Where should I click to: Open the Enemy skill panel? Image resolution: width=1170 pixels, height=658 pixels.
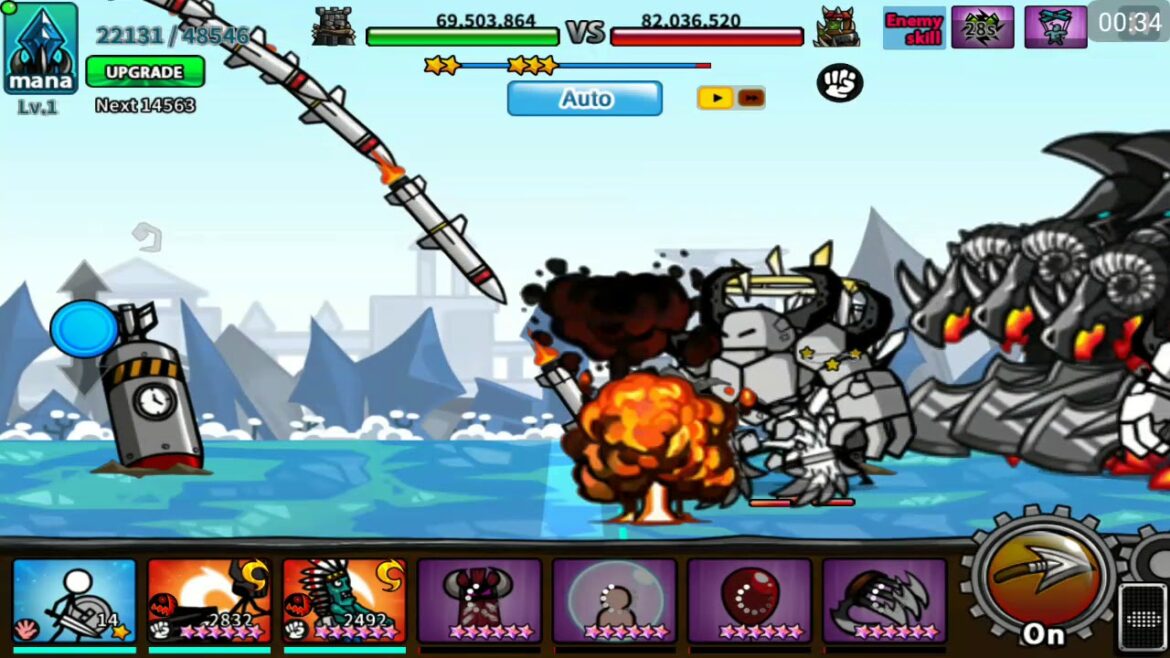click(913, 27)
